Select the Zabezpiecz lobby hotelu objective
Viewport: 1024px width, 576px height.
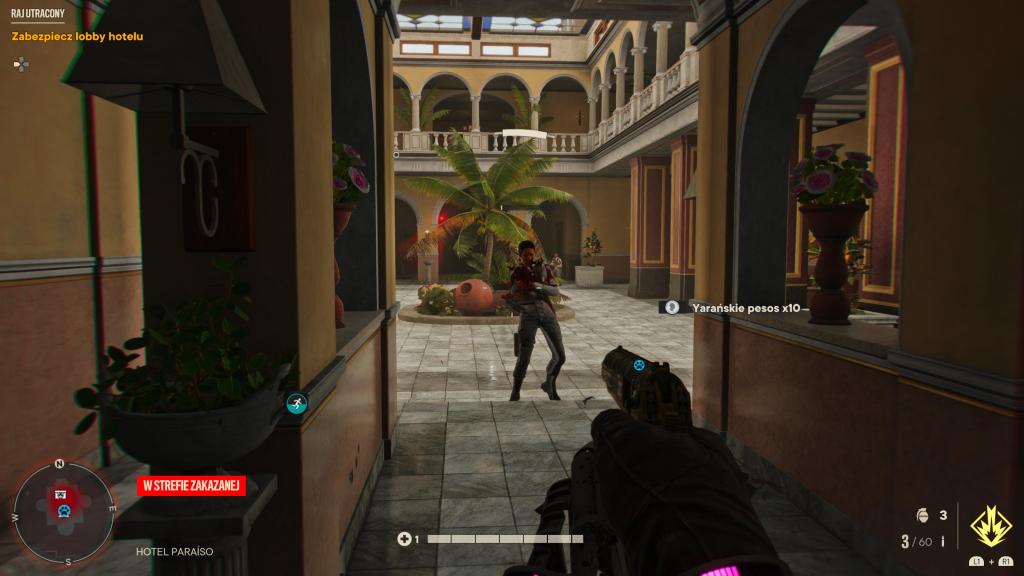(x=77, y=37)
